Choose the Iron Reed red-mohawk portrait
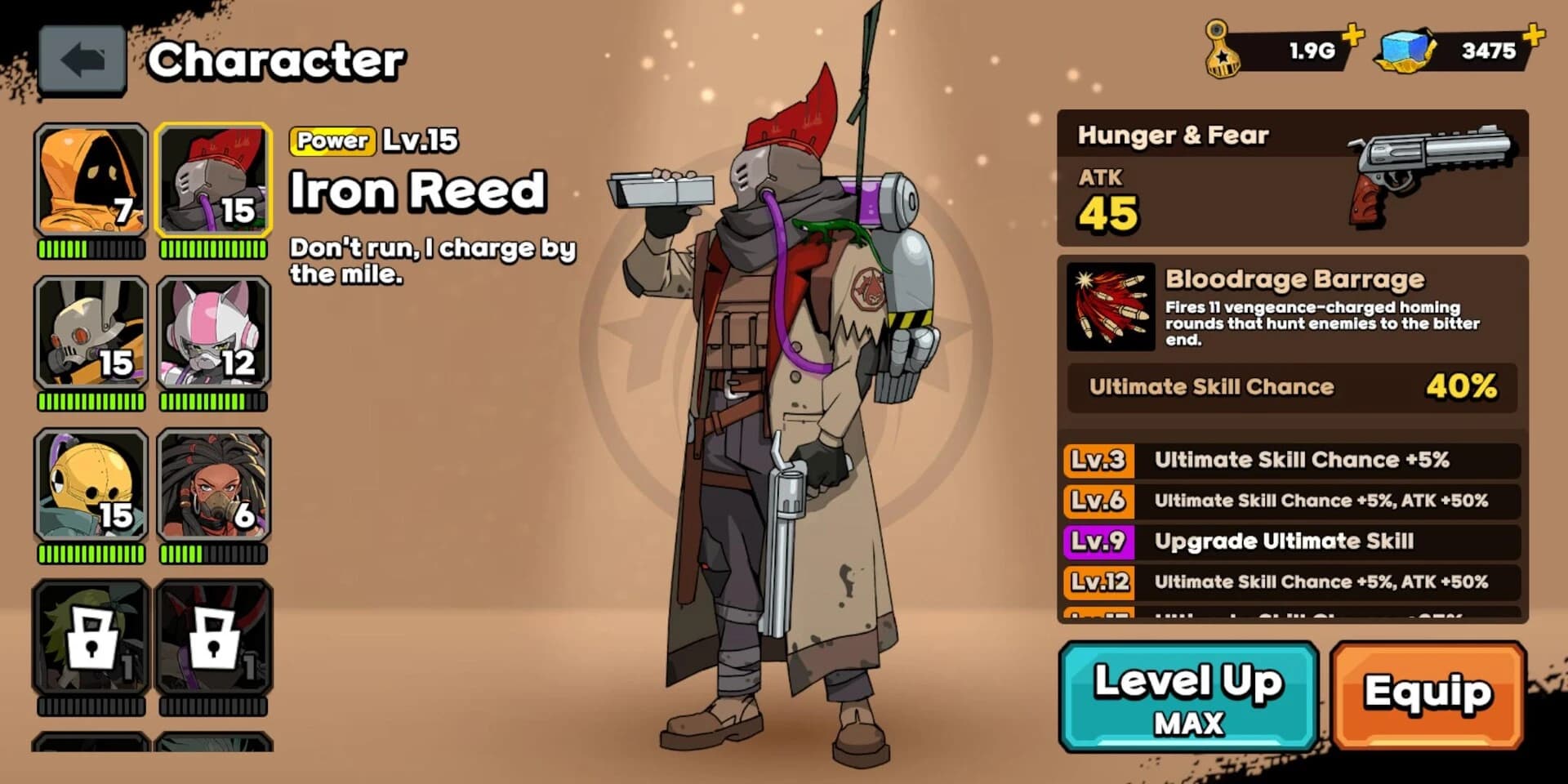Viewport: 1568px width, 784px height. (213, 180)
